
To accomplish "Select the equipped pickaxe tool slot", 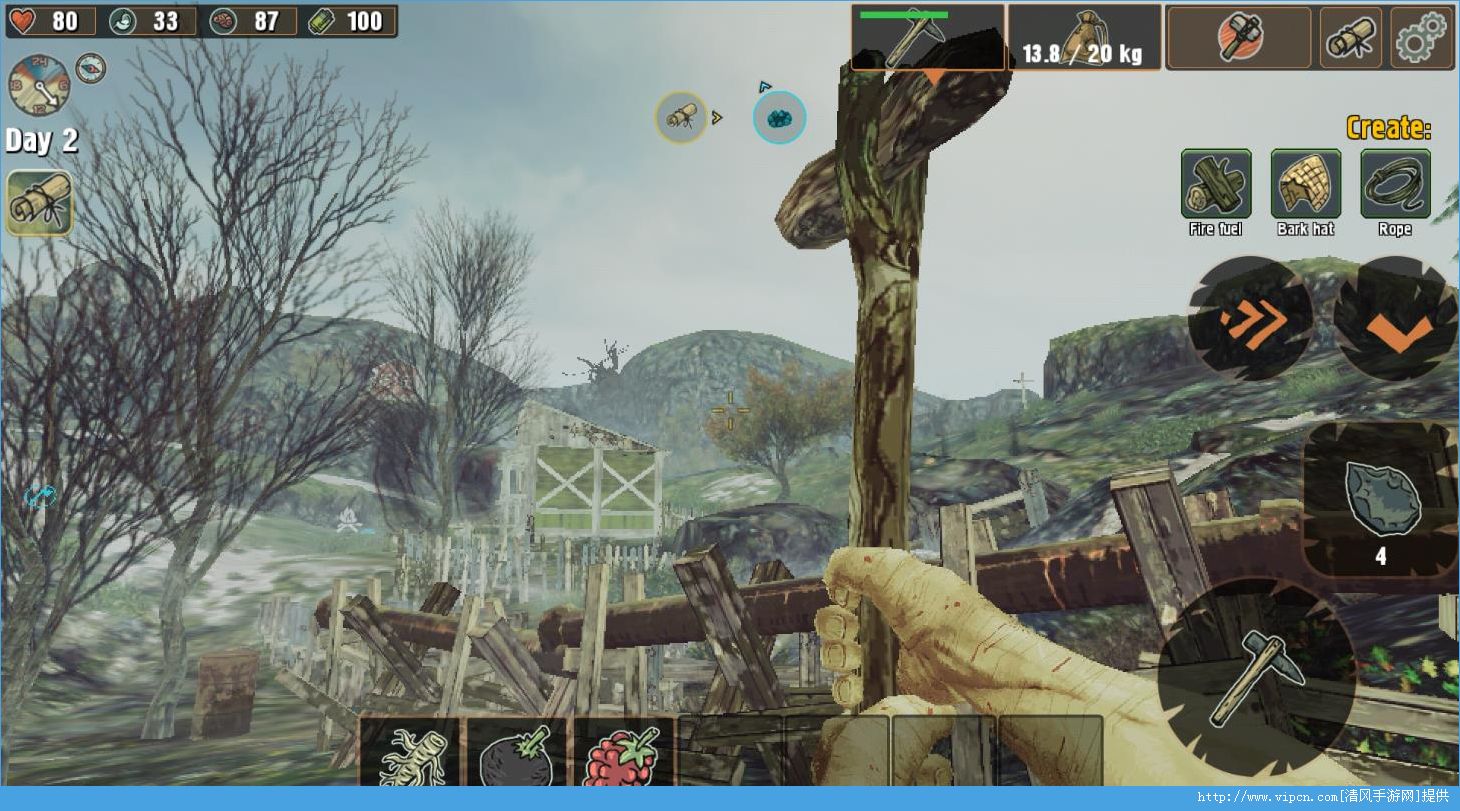I will (x=927, y=38).
